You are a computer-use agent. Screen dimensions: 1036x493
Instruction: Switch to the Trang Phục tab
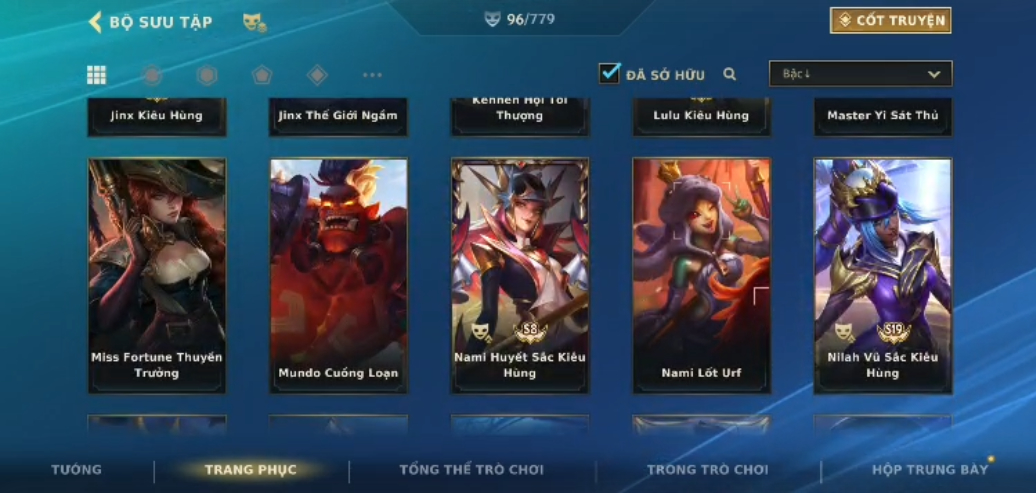tap(250, 470)
